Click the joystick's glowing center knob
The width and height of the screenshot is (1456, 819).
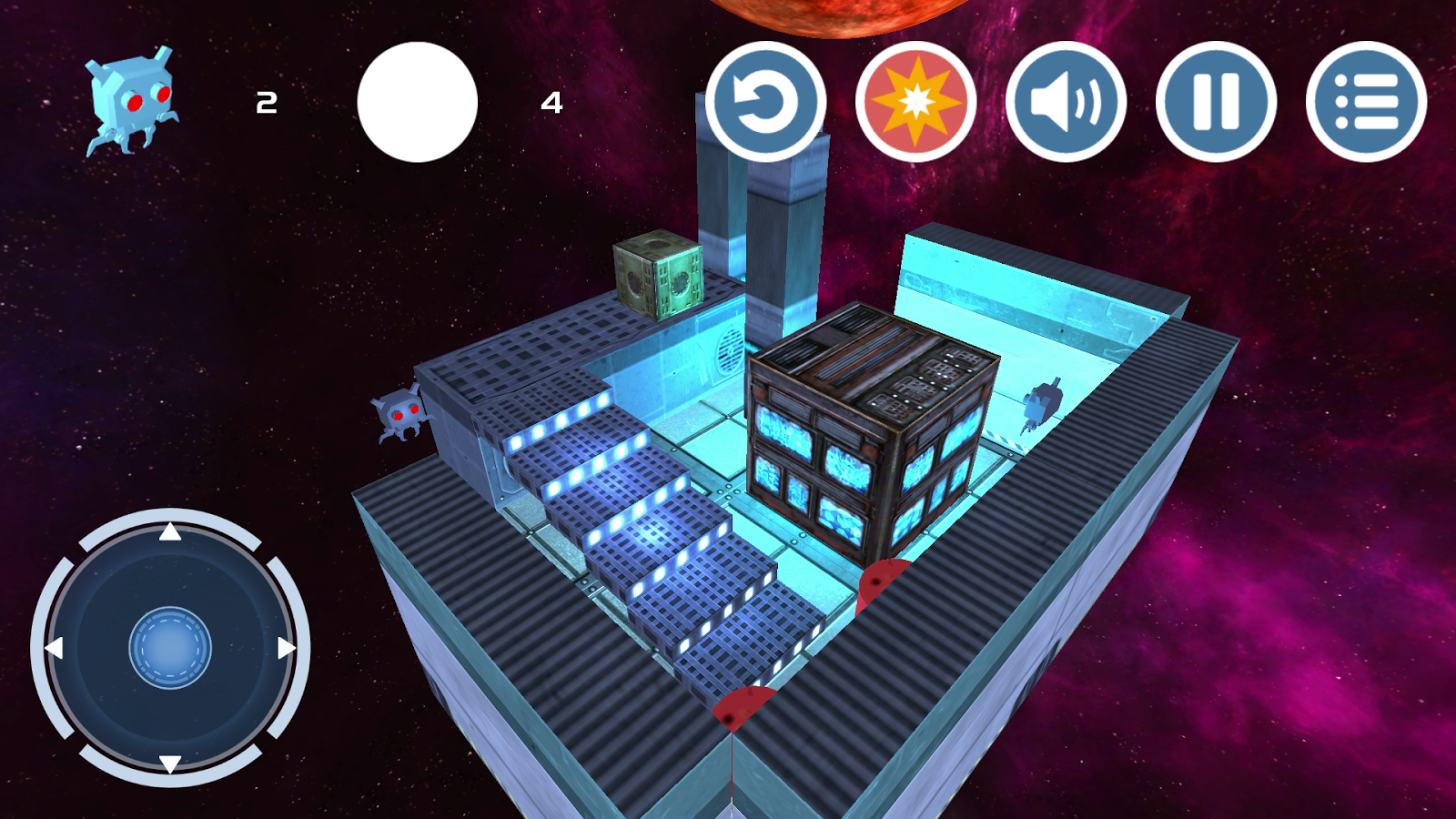(x=170, y=648)
